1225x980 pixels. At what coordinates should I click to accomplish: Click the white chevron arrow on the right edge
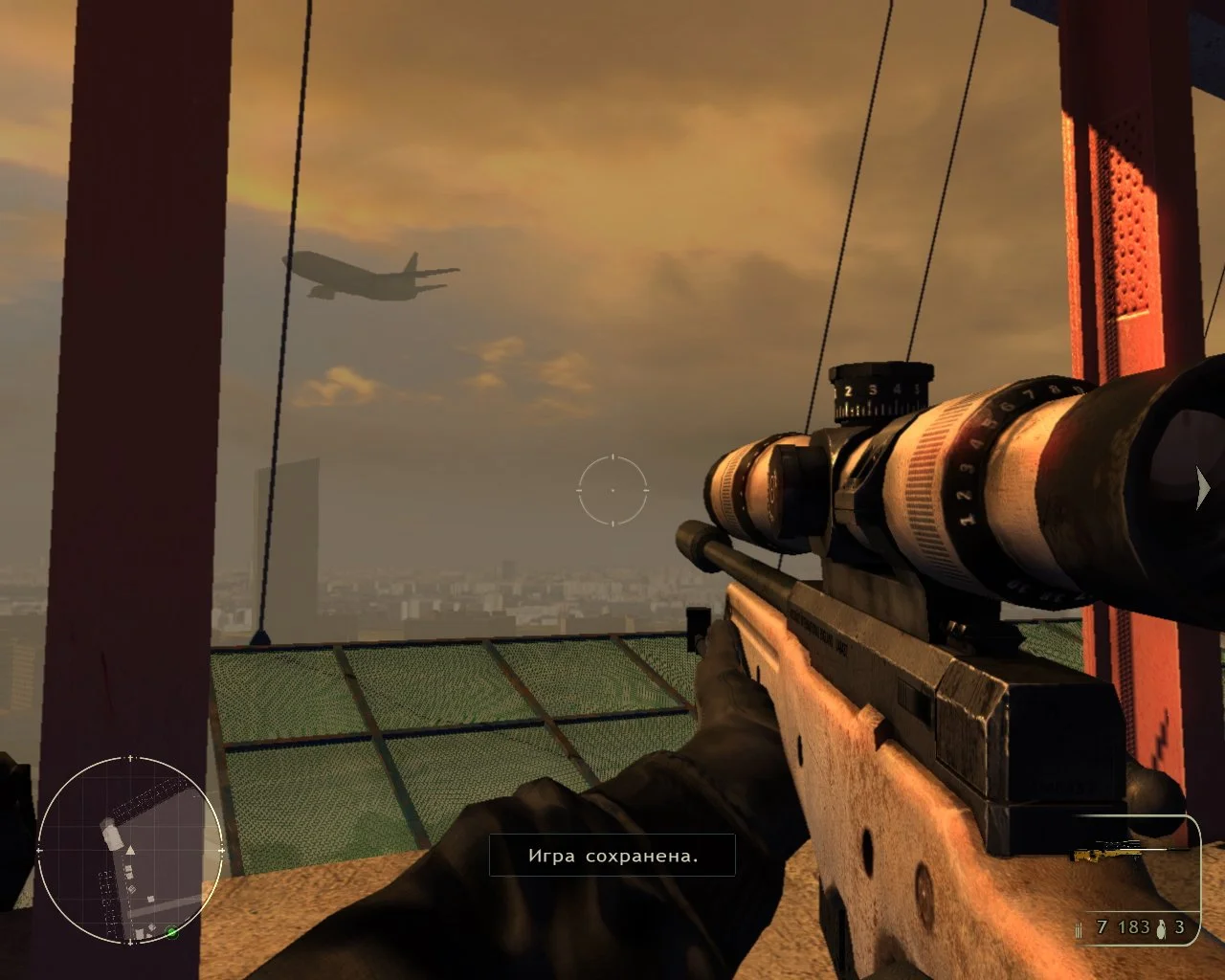coord(1202,487)
